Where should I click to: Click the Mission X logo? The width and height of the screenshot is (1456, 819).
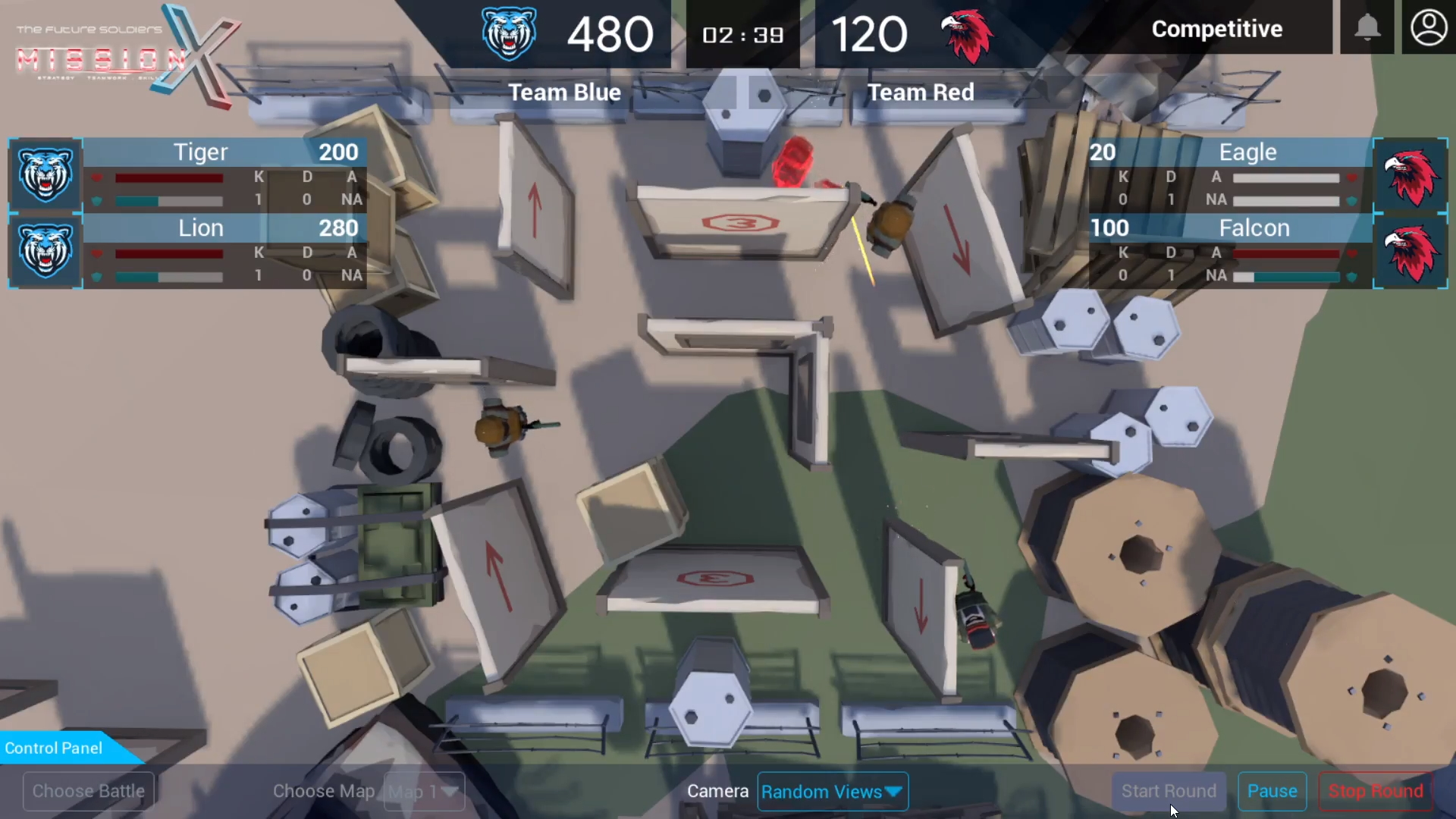tap(125, 55)
